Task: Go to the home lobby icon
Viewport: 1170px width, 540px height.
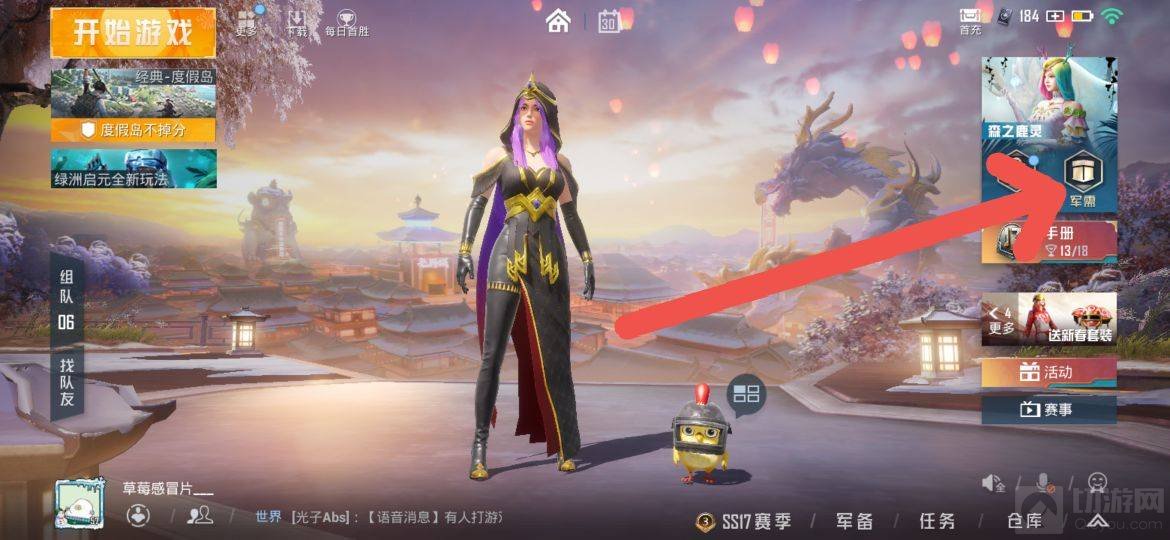Action: (558, 20)
